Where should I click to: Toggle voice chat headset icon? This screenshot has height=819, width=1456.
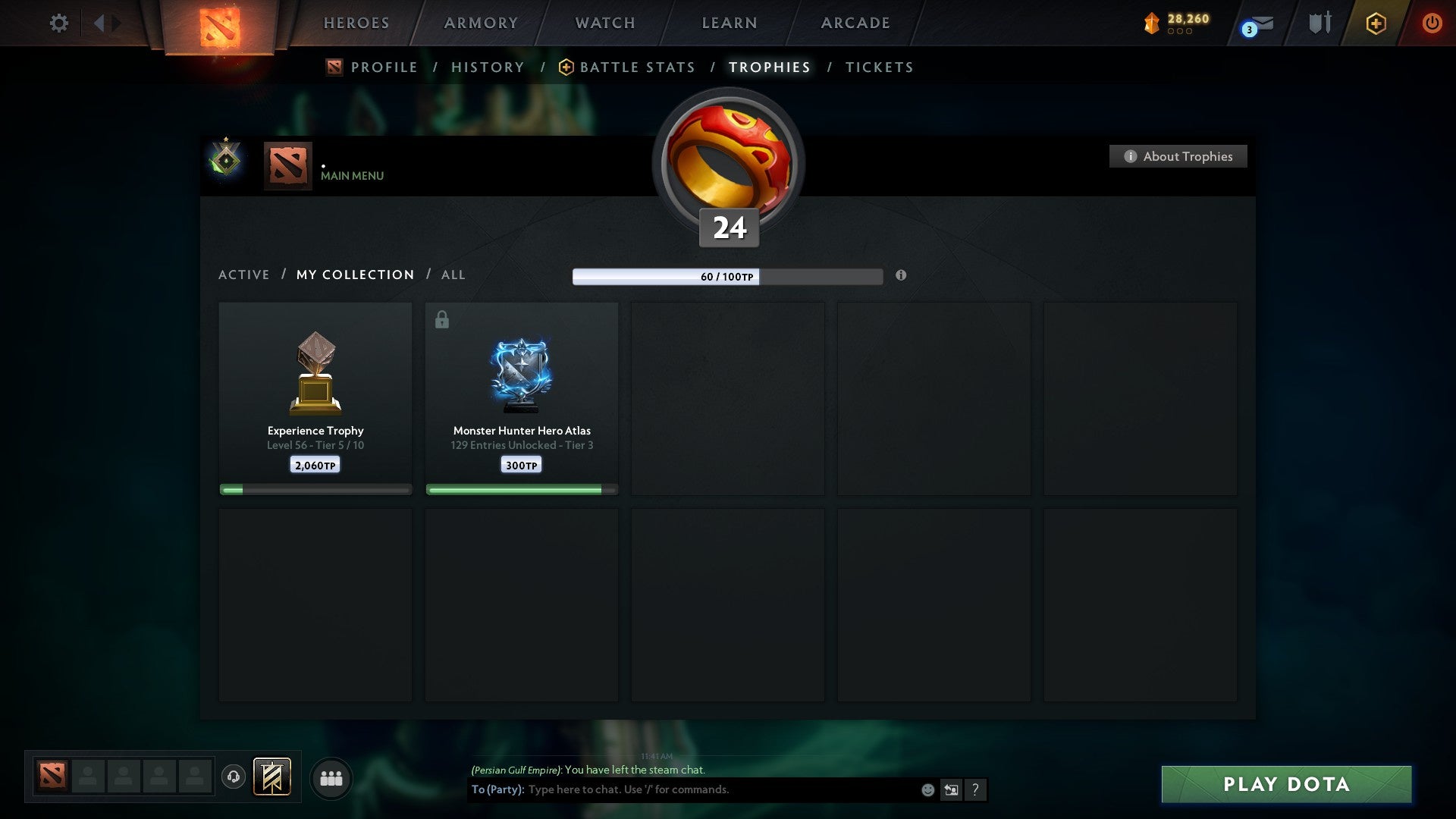(x=234, y=777)
